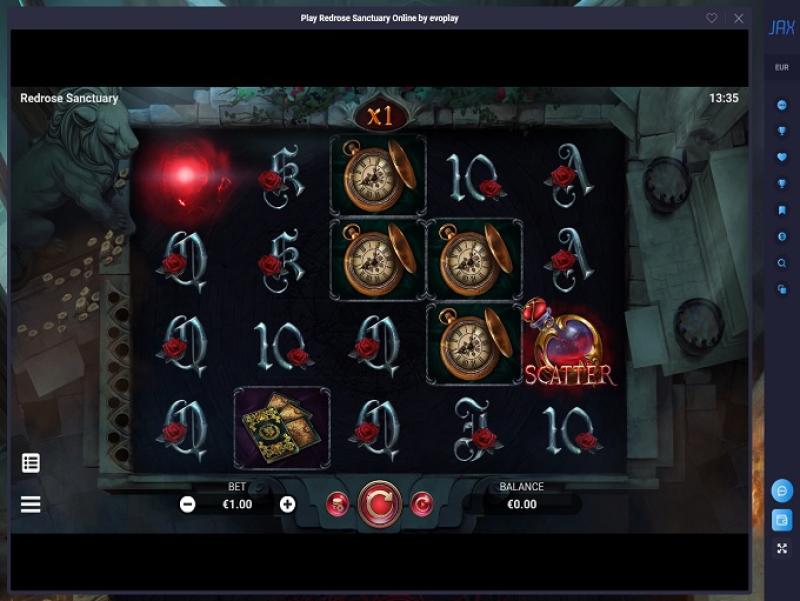The image size is (800, 601).
Task: Click the small red button left of spin
Action: 337,504
